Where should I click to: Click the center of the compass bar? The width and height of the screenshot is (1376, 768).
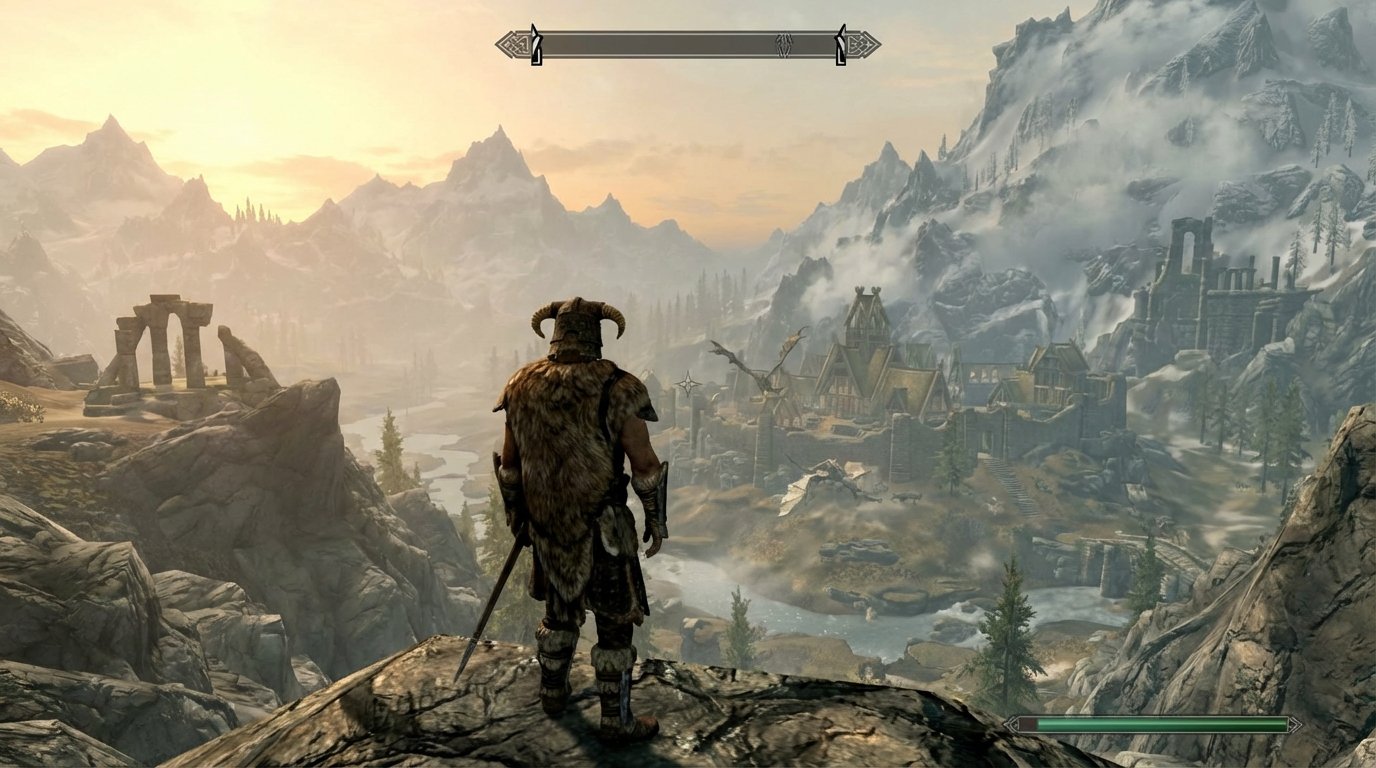pos(685,44)
